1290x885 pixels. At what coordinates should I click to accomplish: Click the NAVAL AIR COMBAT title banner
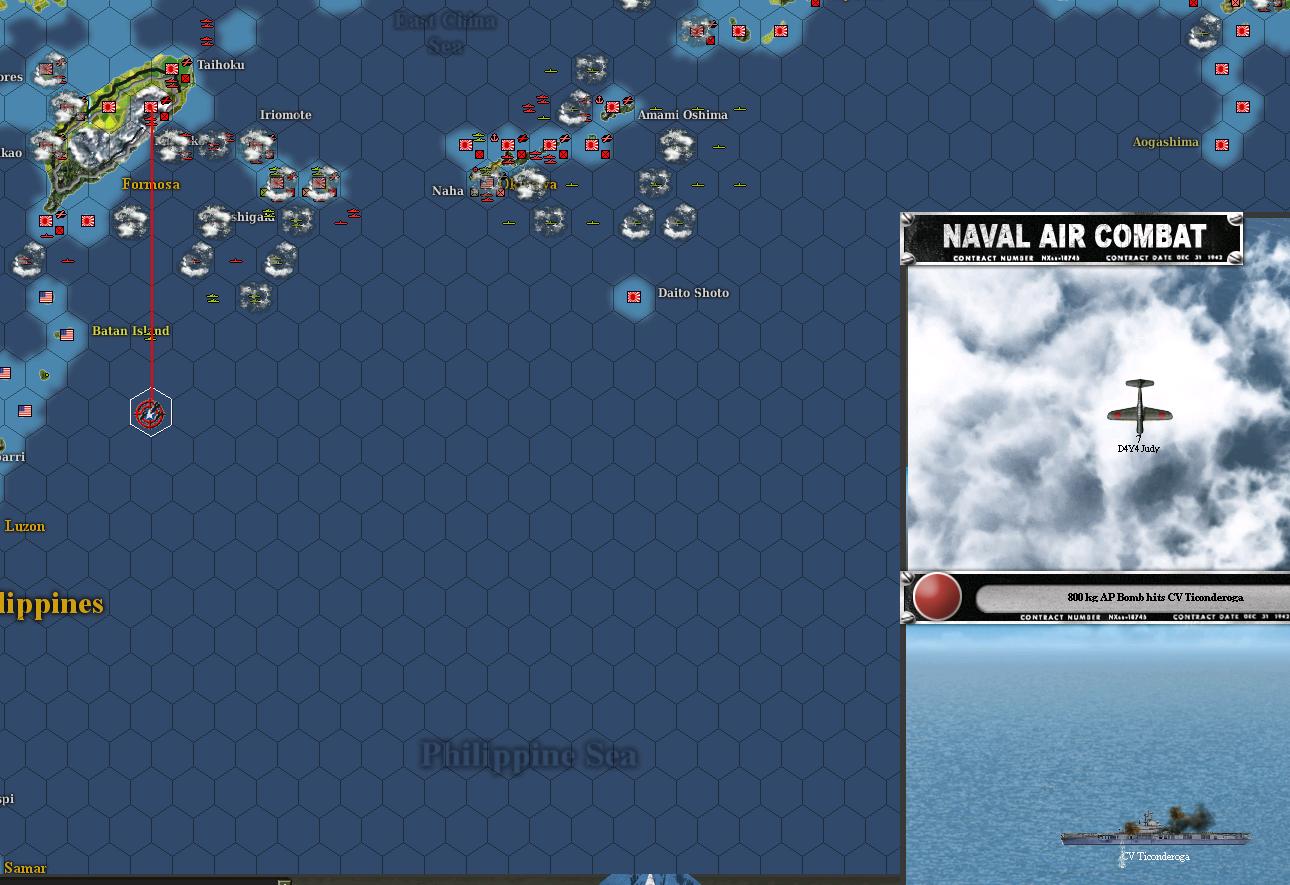(x=1070, y=237)
